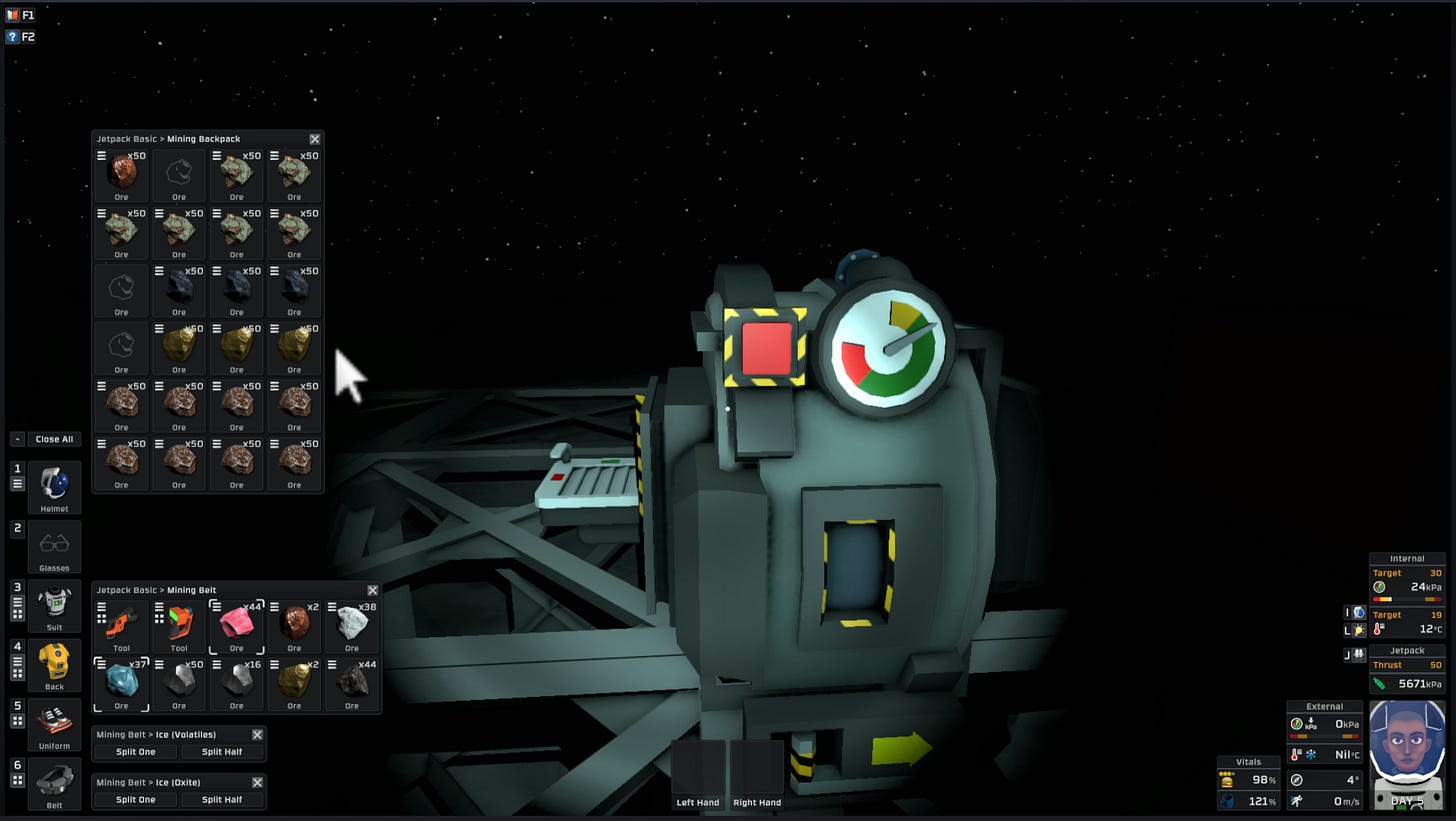Open the slot menu on the pink ore stack
The height and width of the screenshot is (821, 1456).
click(215, 606)
